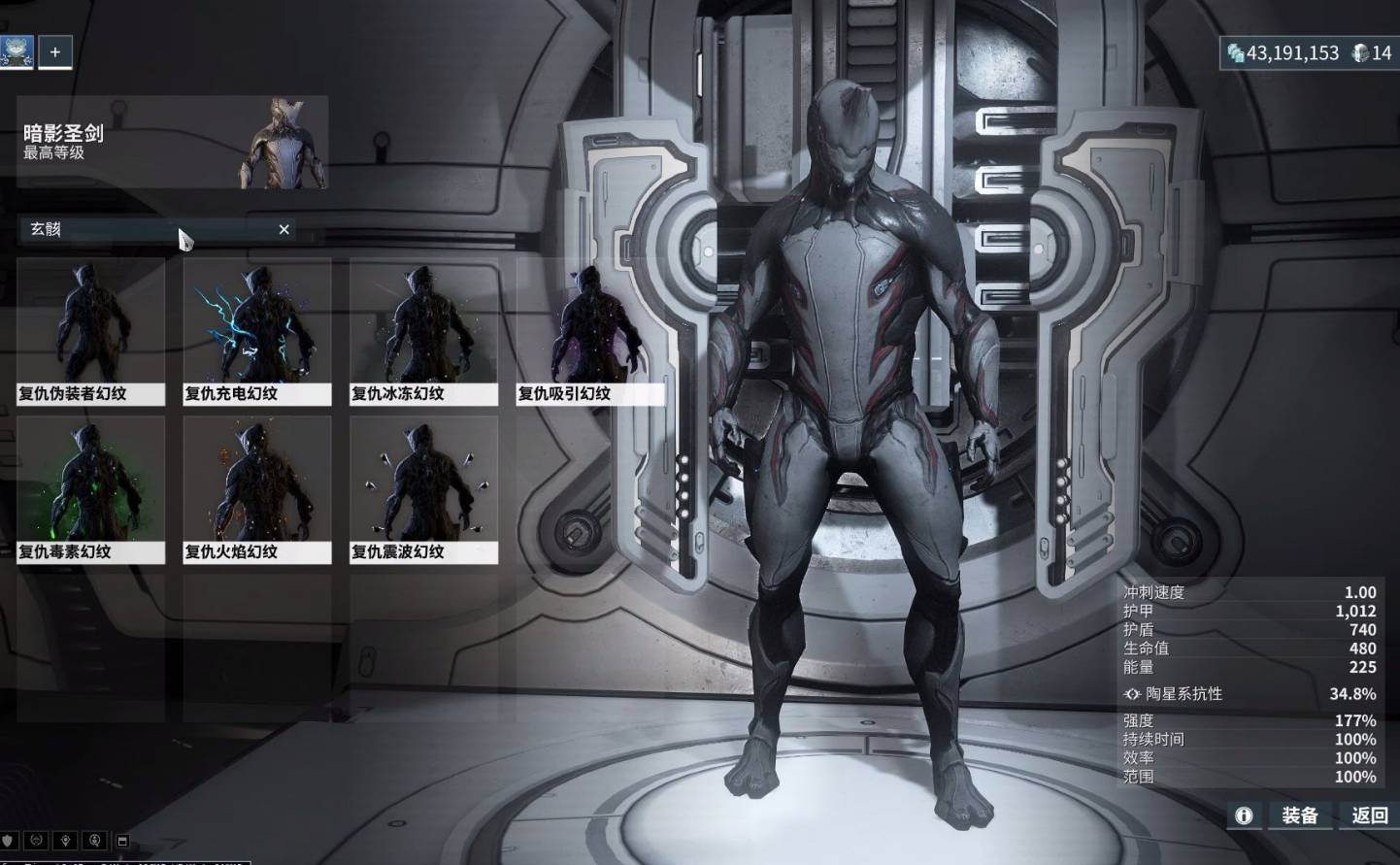Viewport: 1400px width, 865px height.
Task: Open the diamond-shaped marker icon in bottom bar
Action: click(x=66, y=840)
